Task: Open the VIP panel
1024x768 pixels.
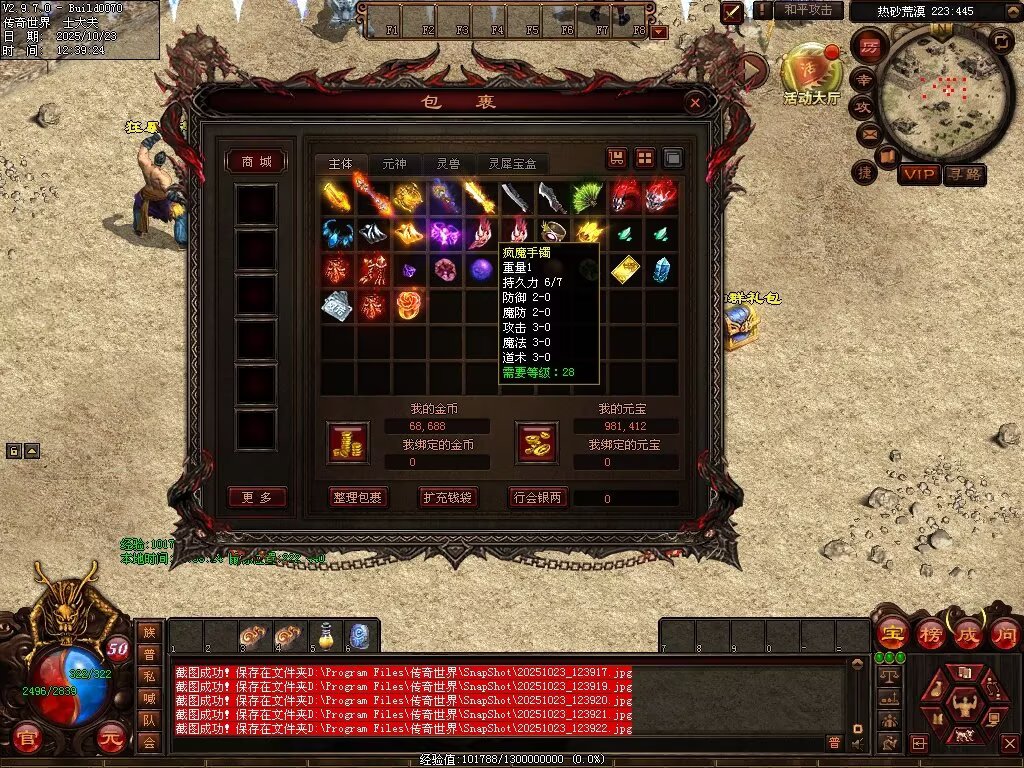Action: click(x=918, y=174)
